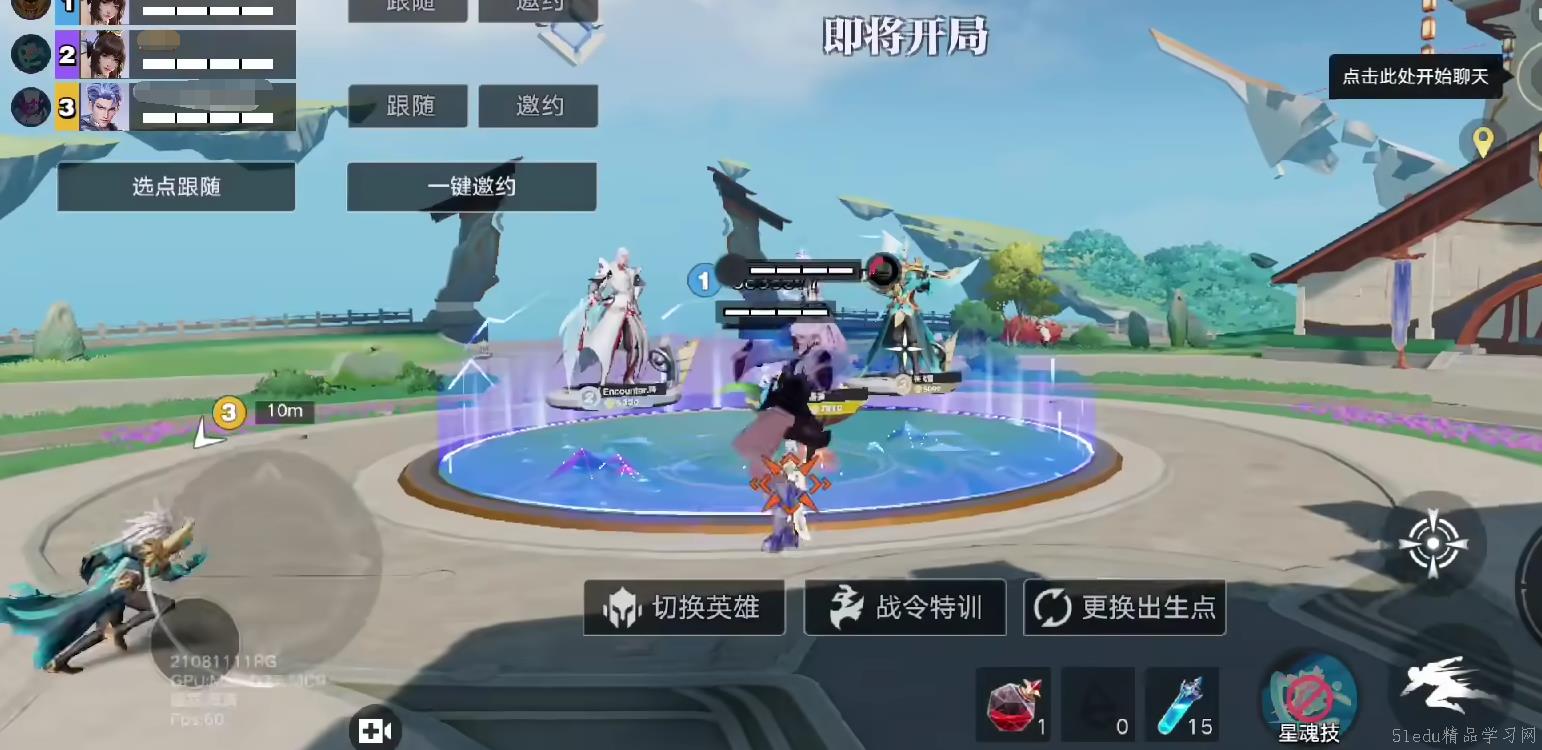Tap the plus icon near the bottom edge
This screenshot has width=1542, height=750.
tap(374, 731)
